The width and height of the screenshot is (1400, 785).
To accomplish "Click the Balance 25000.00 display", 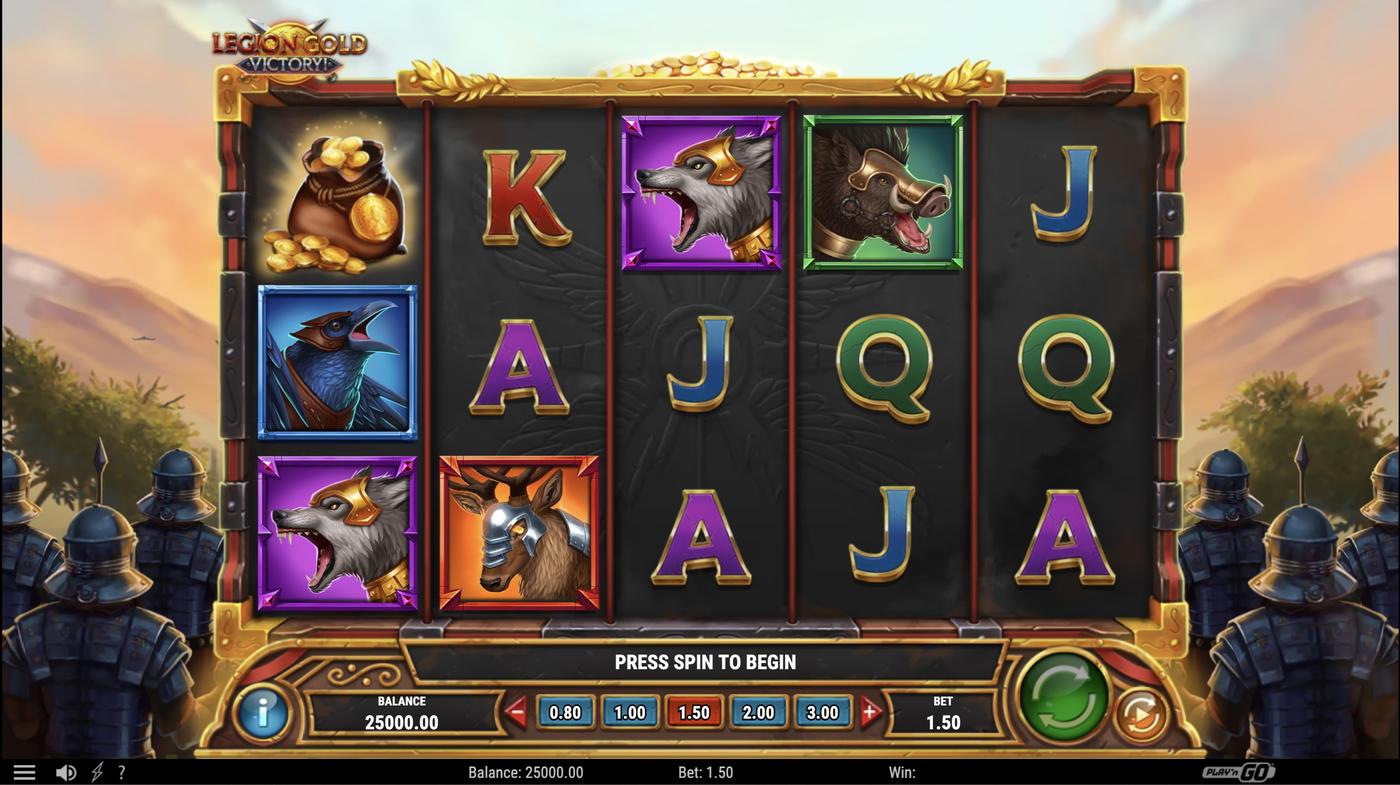I will 404,712.
